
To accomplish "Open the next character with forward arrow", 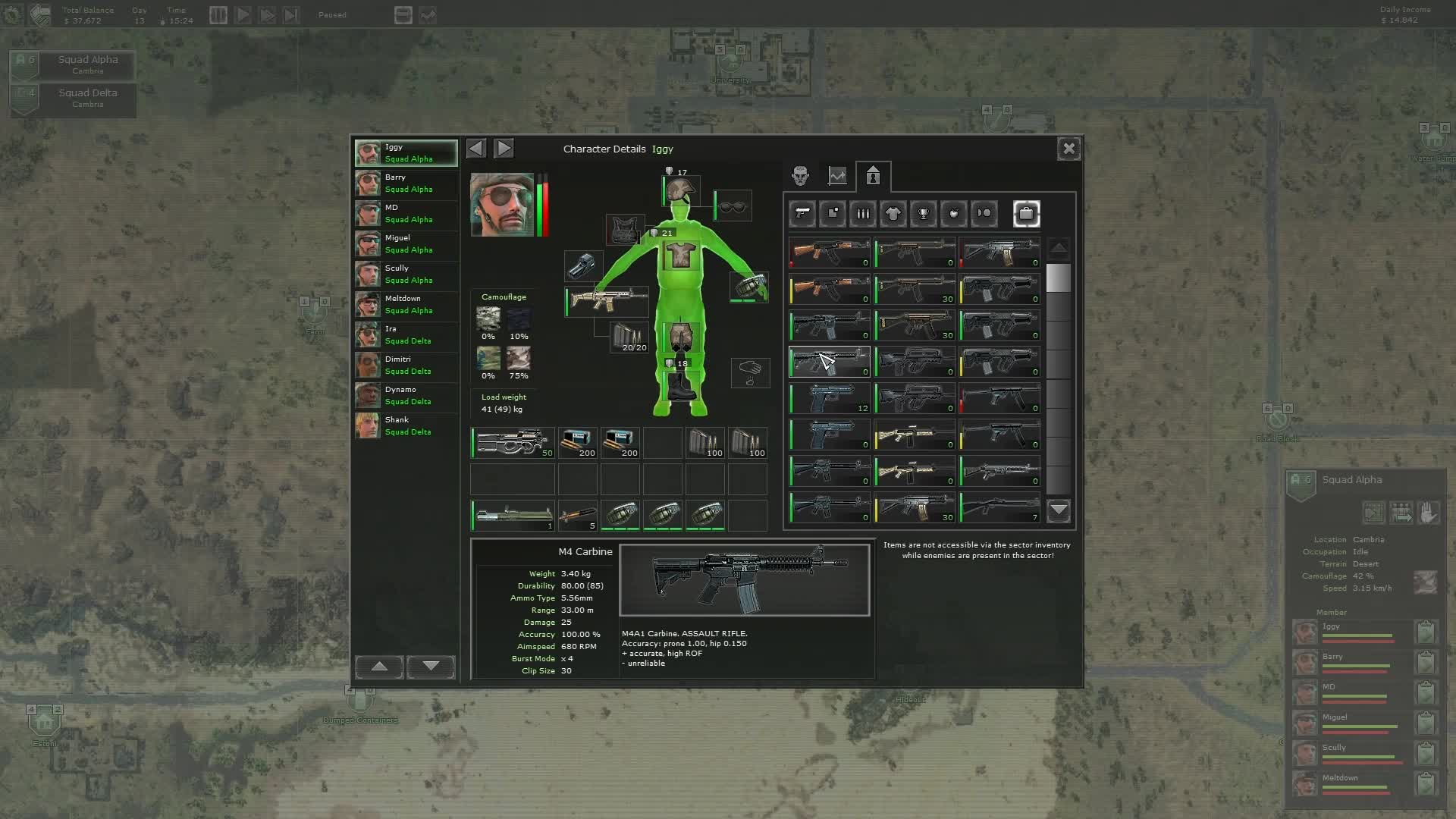I will click(x=504, y=149).
